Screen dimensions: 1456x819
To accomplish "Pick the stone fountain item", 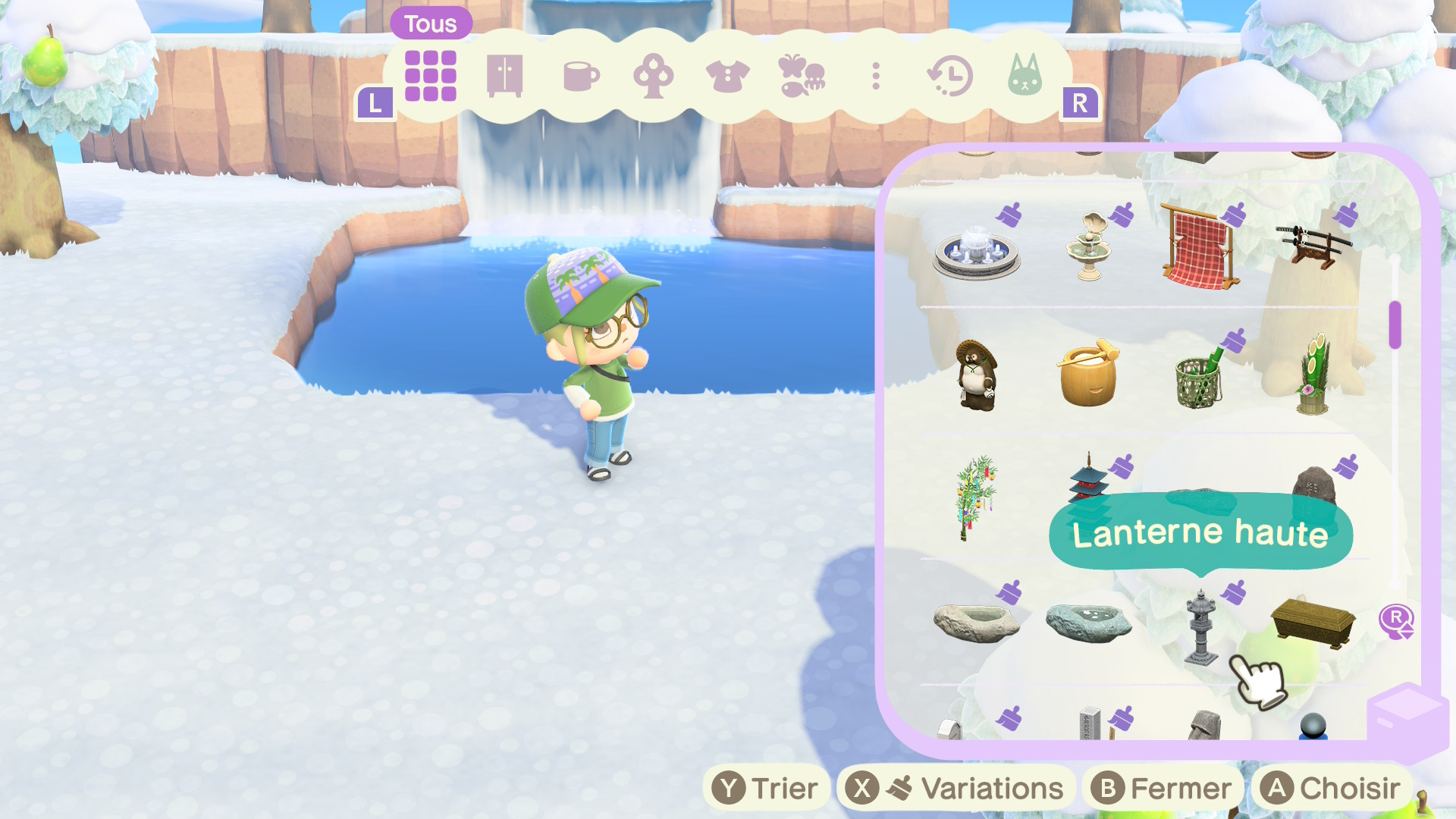I will pyautogui.click(x=977, y=253).
